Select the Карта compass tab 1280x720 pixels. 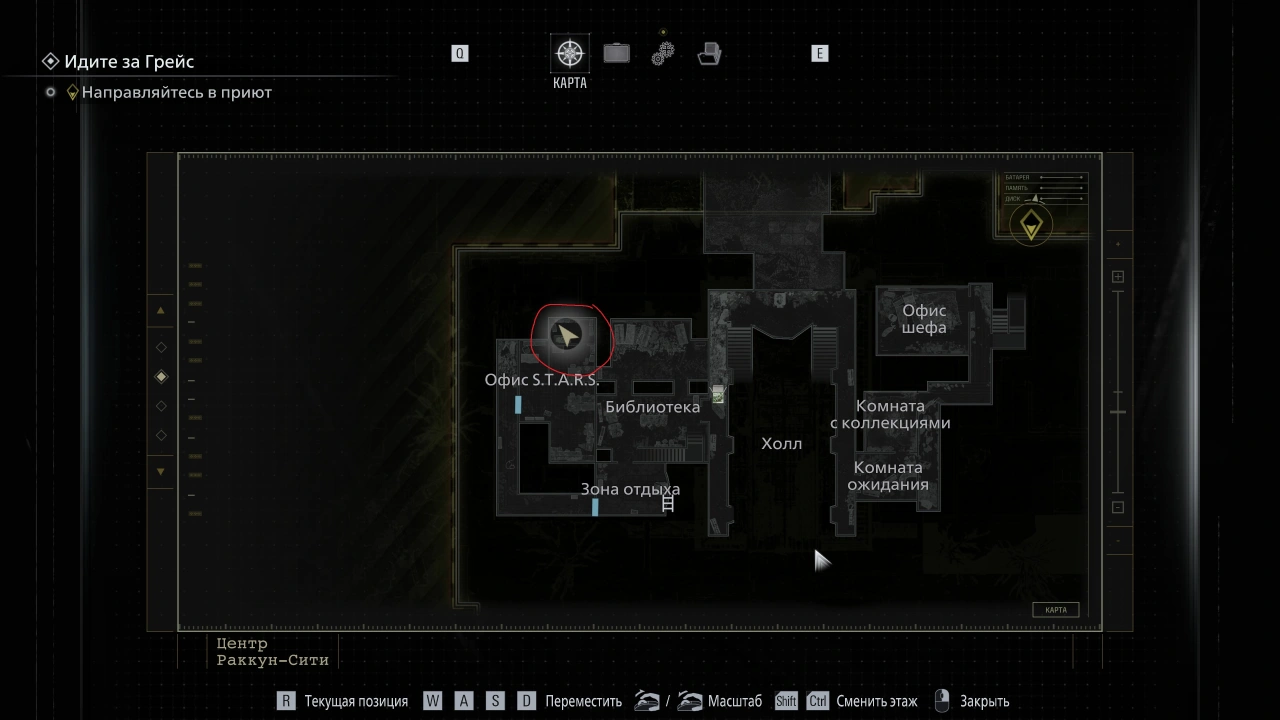coord(570,54)
